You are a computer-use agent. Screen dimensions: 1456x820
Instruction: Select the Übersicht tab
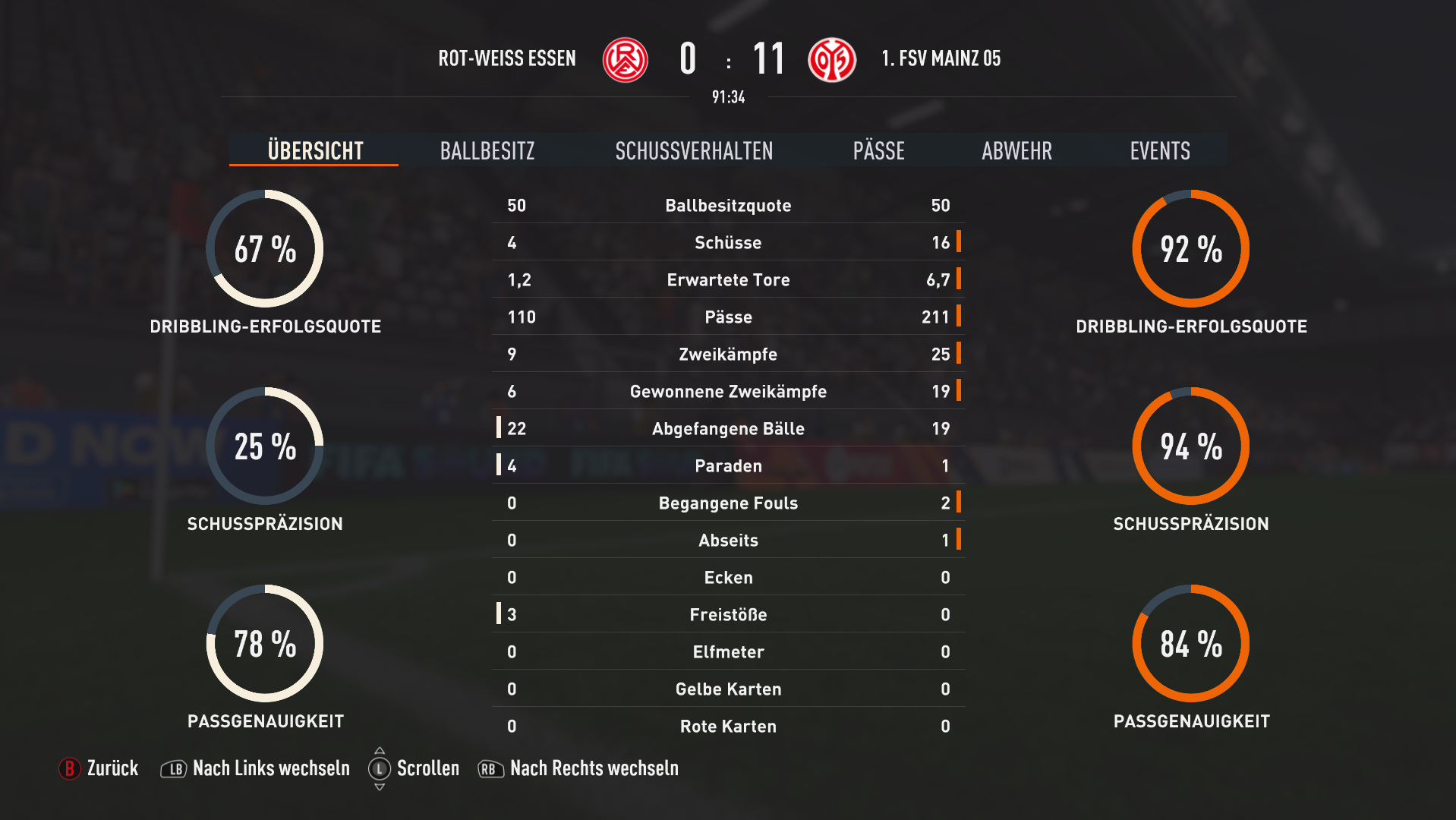315,150
